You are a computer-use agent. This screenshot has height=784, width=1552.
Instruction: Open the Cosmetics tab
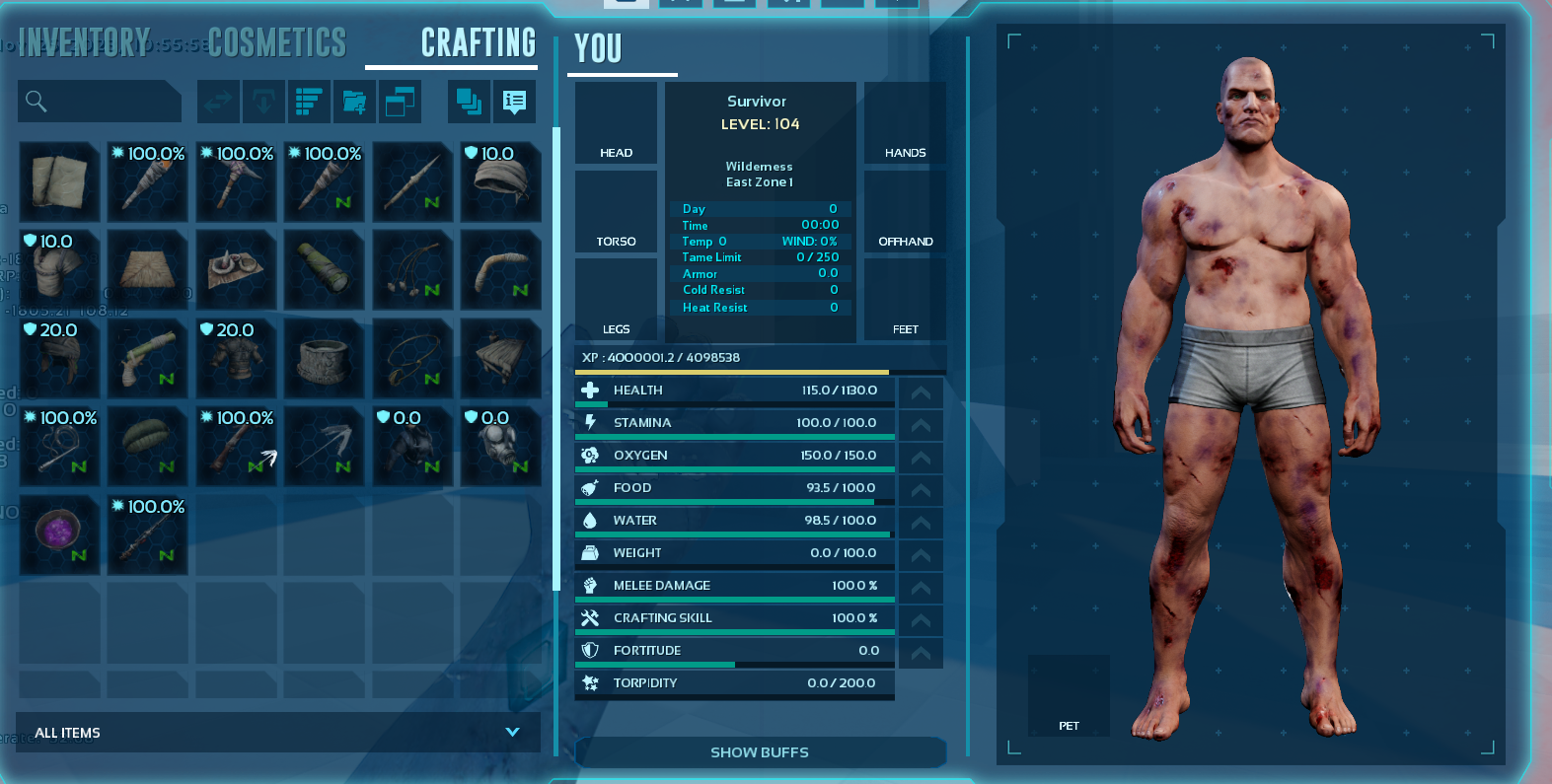[x=277, y=42]
